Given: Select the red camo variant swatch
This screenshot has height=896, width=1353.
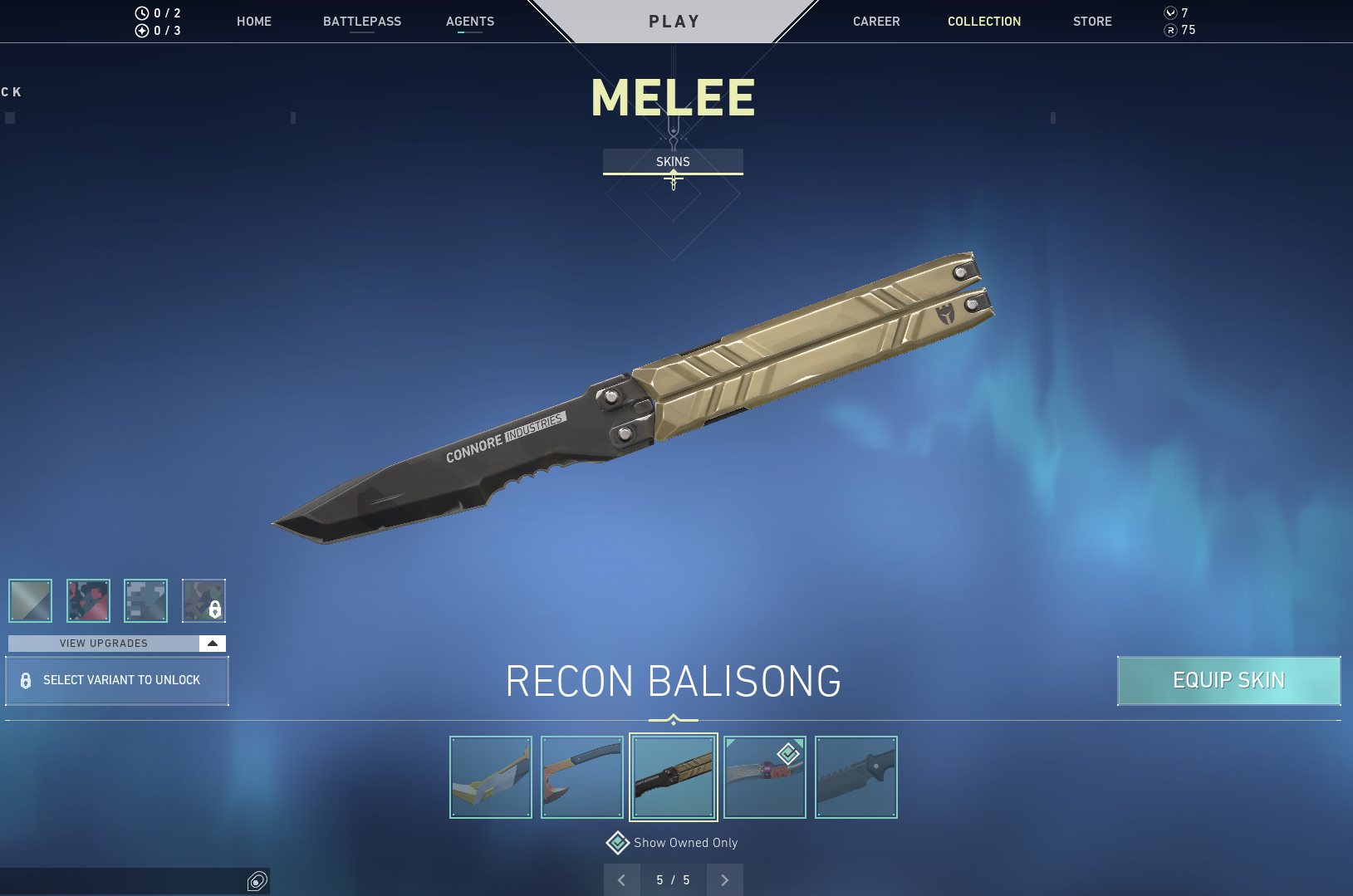Looking at the screenshot, I should coord(87,600).
